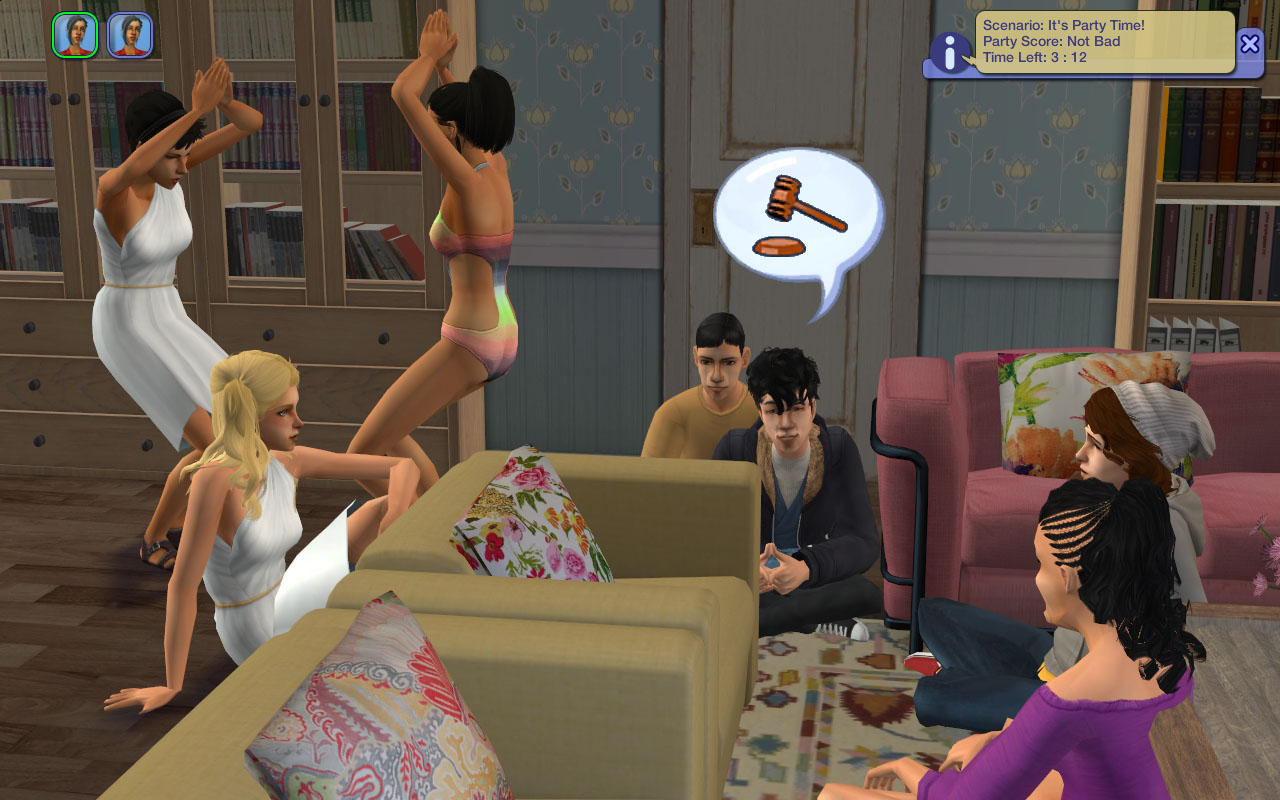Select the green-outlined Sim portrait

pyautogui.click(x=75, y=35)
